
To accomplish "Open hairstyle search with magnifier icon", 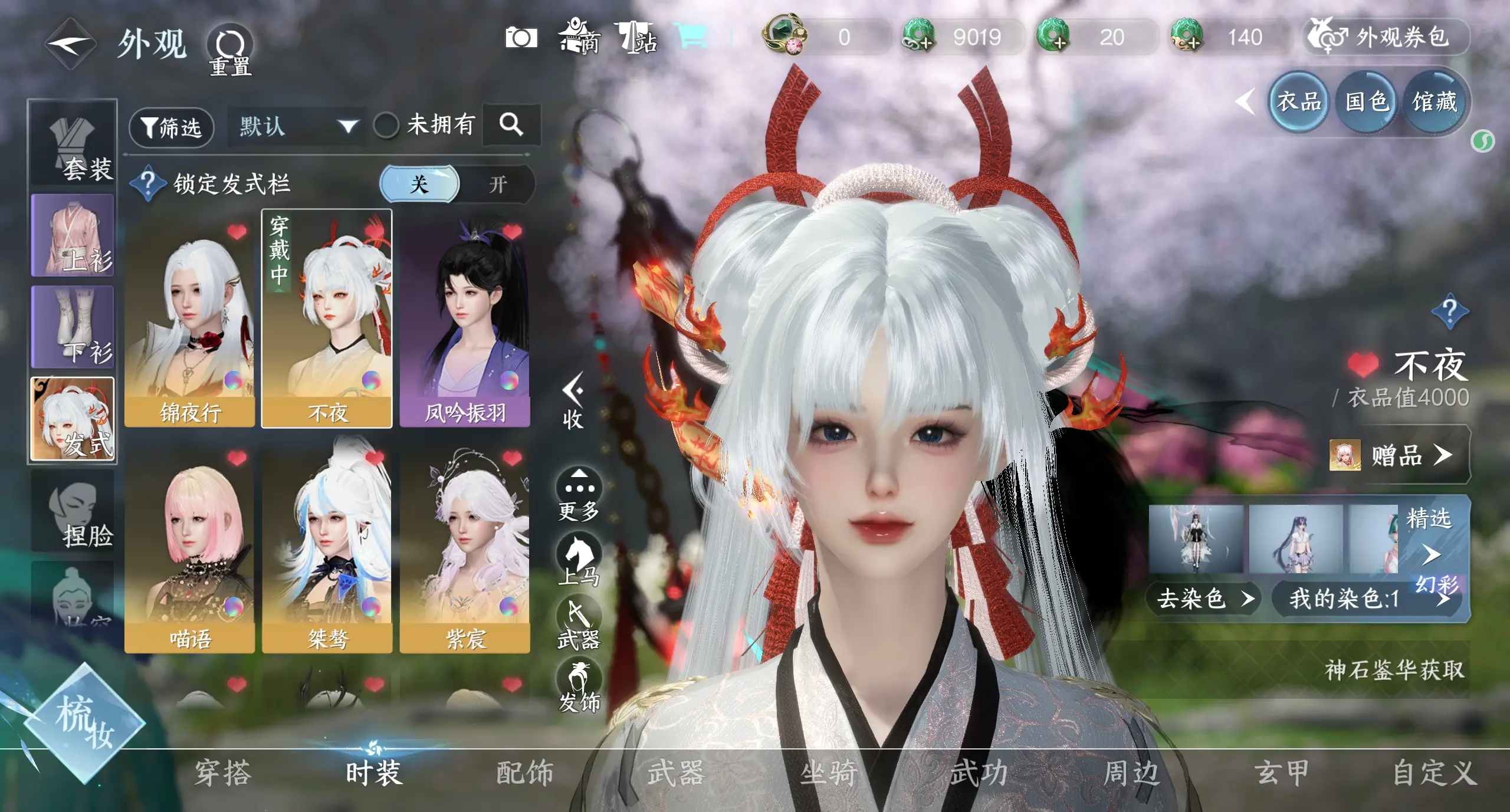I will click(511, 125).
